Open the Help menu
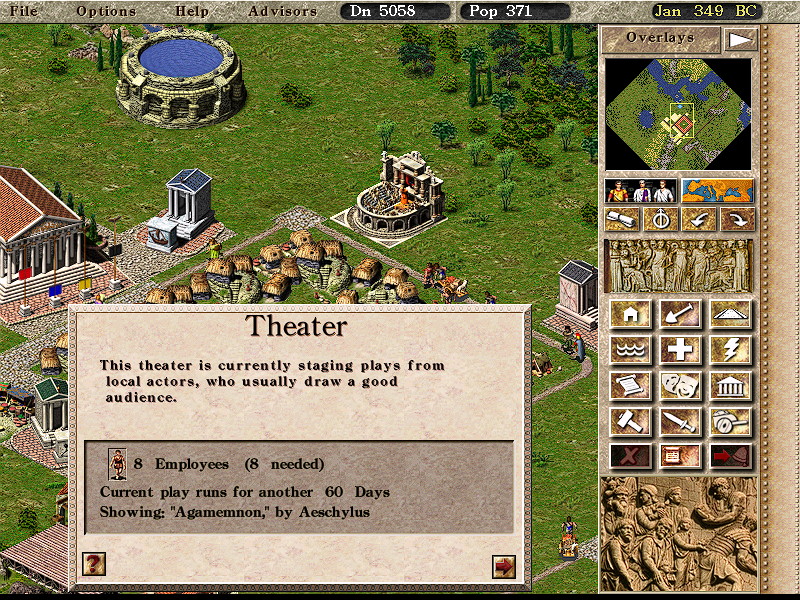This screenshot has width=800, height=600. (191, 11)
